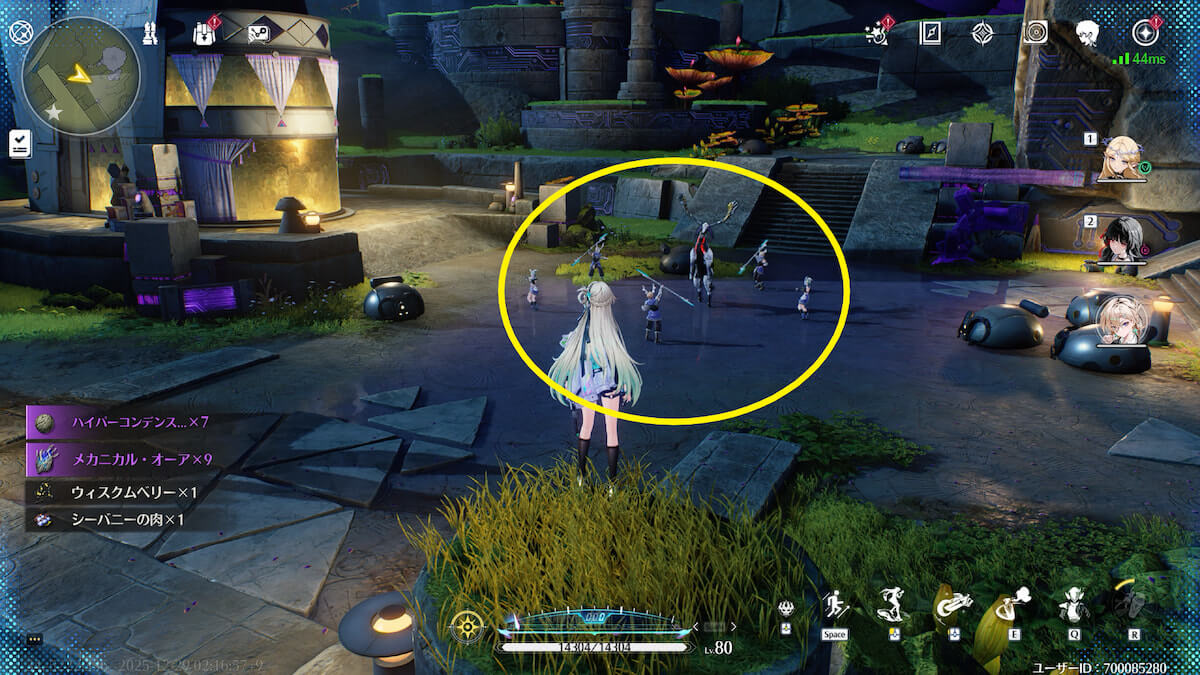Open the compass book journal icon
This screenshot has width=1200, height=675.
coord(931,32)
